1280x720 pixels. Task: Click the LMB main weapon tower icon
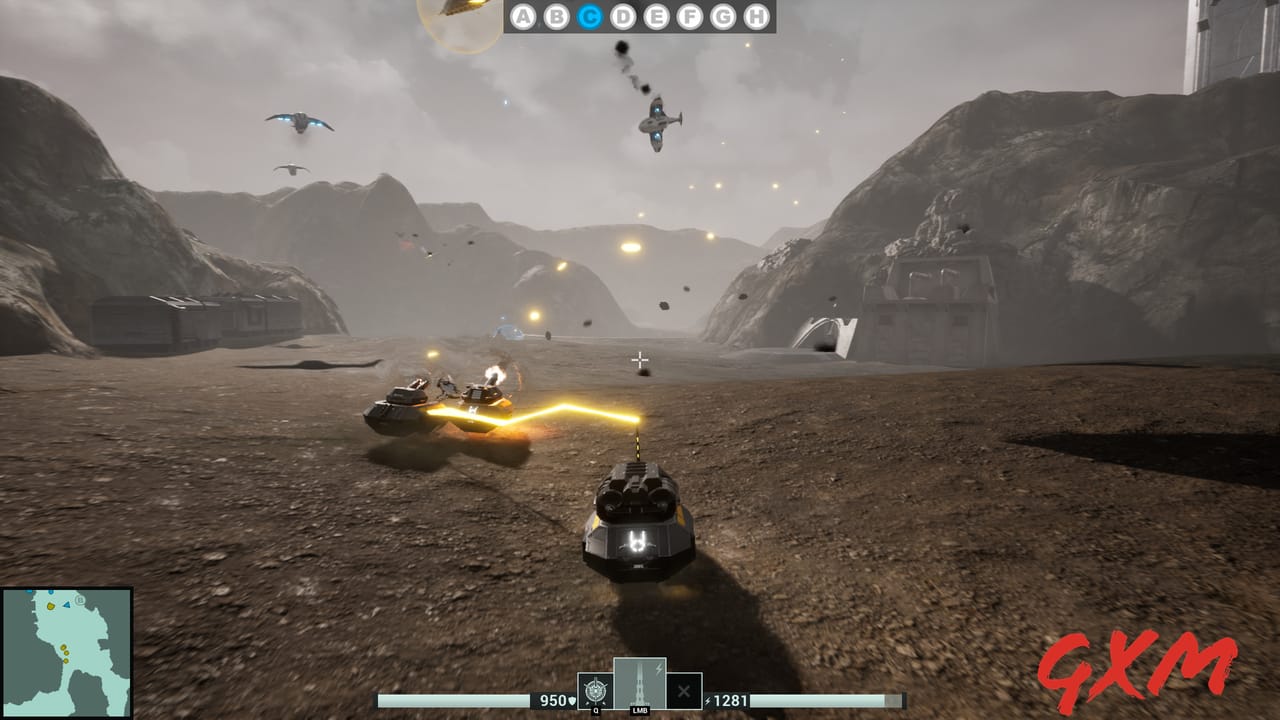638,685
